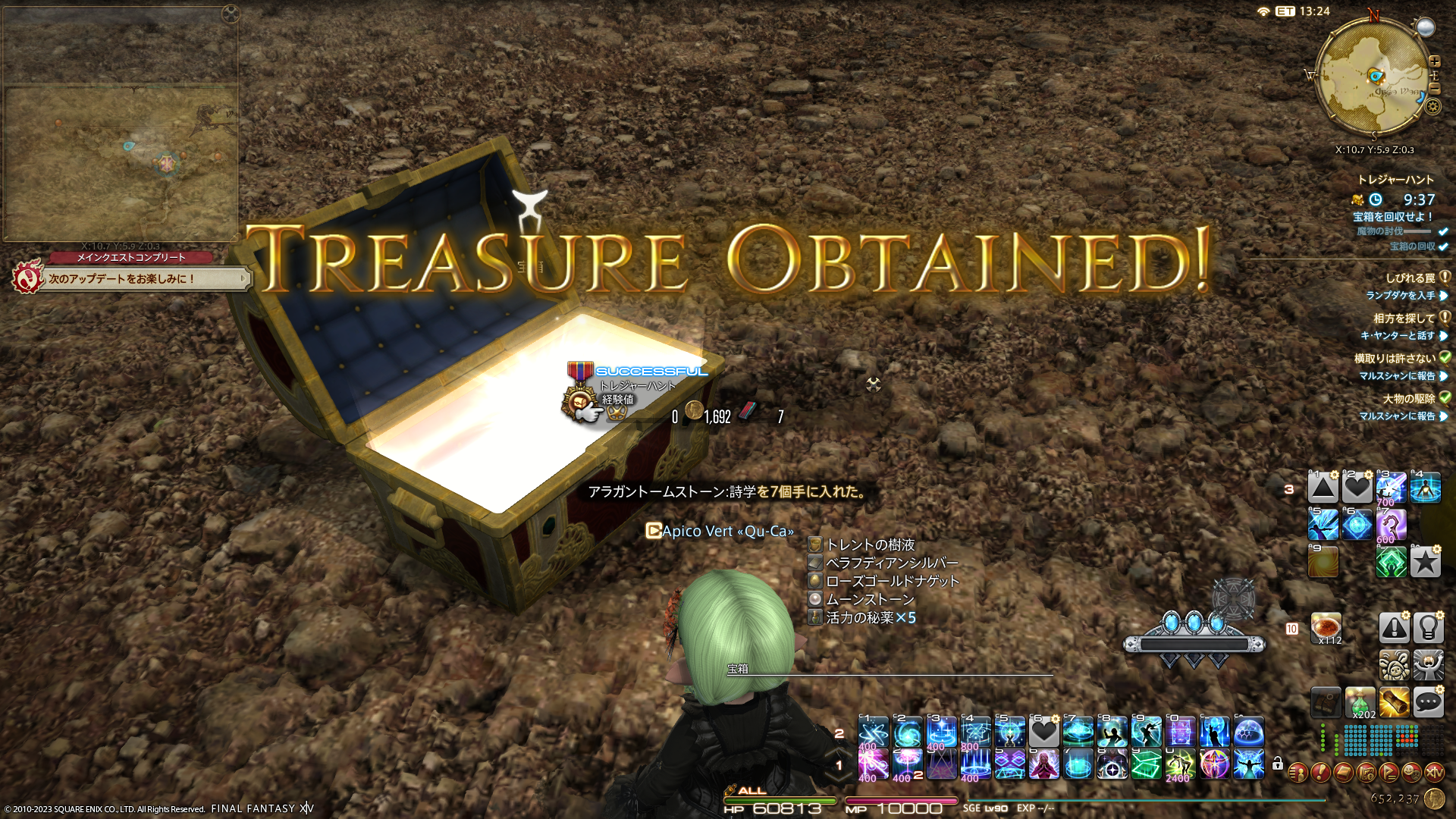Viewport: 1456px width, 819px height.
Task: Toggle the hotbar padlock
Action: [x=1278, y=764]
